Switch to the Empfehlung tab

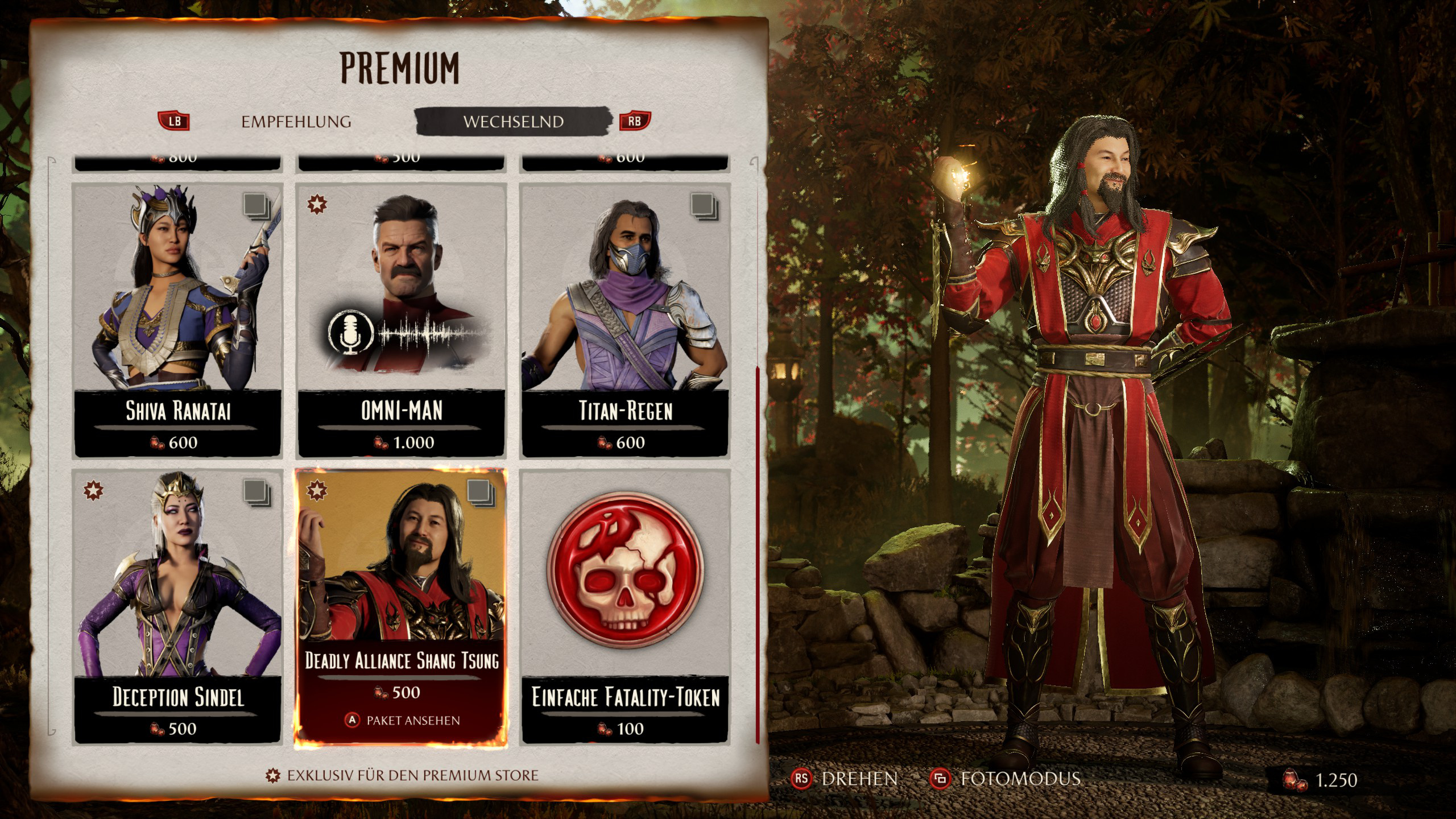point(296,122)
